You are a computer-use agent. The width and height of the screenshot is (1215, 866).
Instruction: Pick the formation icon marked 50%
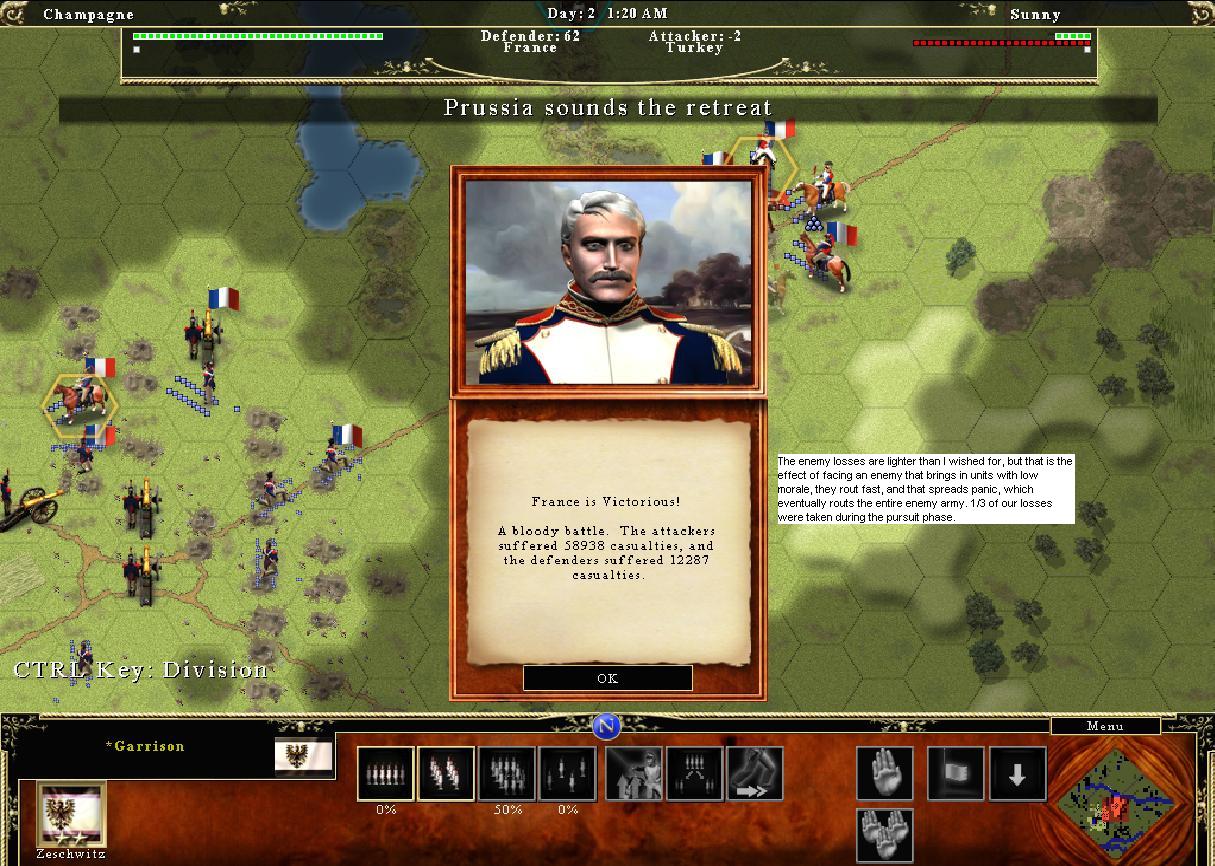click(507, 774)
